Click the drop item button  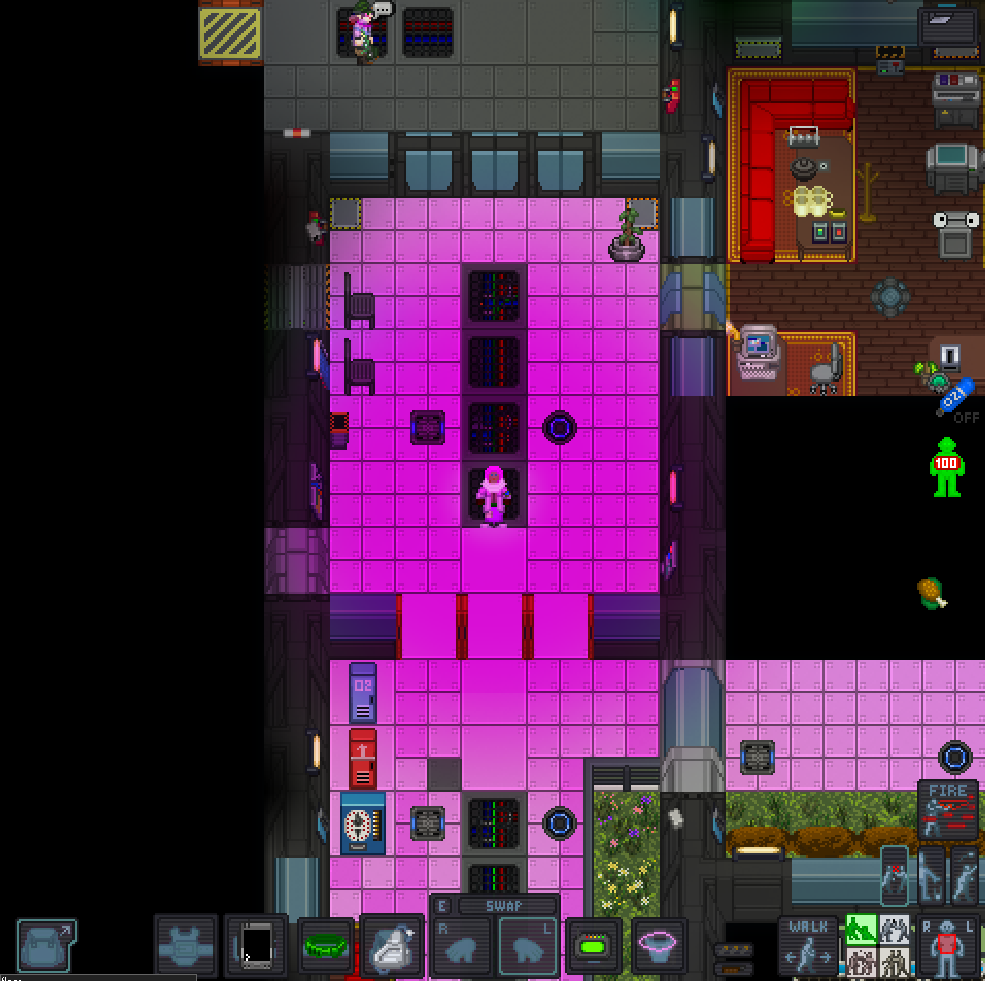click(931, 876)
